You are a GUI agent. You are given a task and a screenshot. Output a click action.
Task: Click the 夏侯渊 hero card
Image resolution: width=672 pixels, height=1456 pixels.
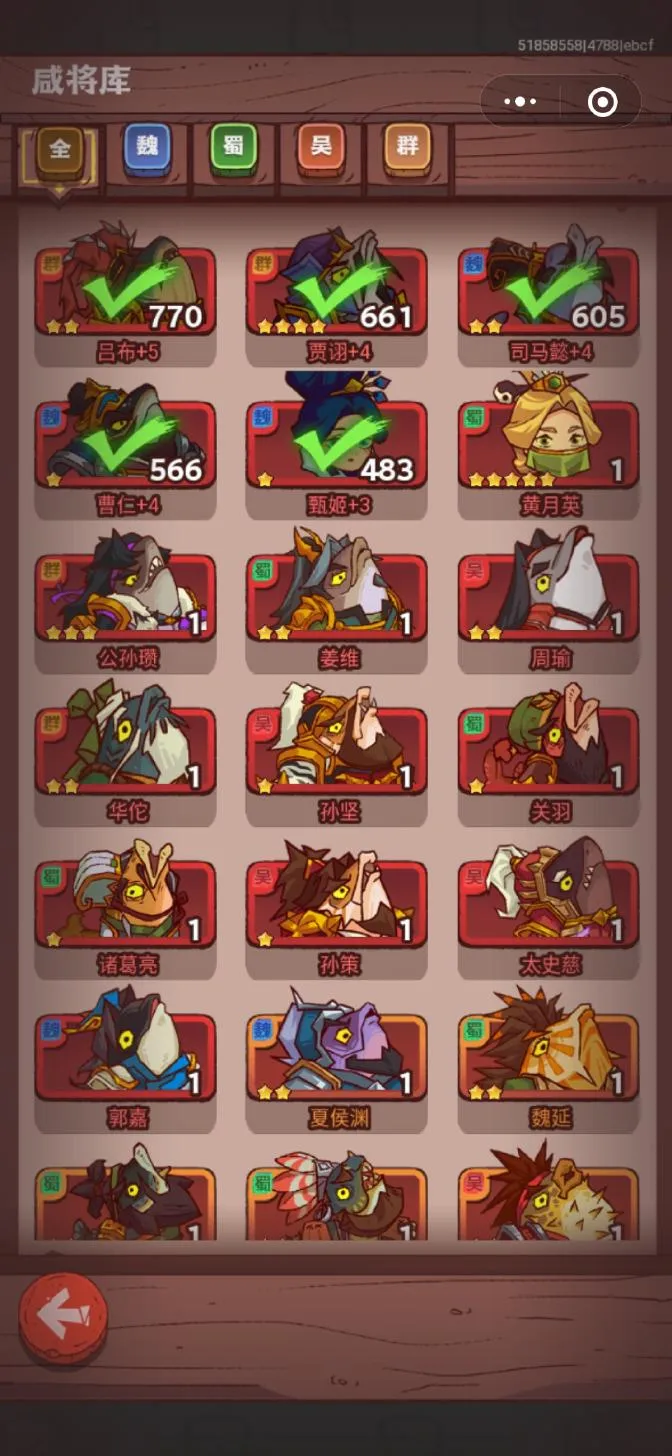coord(337,1057)
